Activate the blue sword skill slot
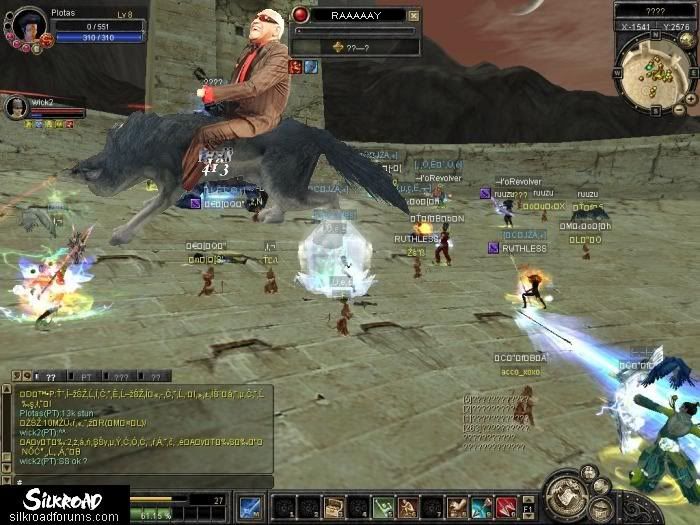Viewport: 700px width, 525px height. 249,507
